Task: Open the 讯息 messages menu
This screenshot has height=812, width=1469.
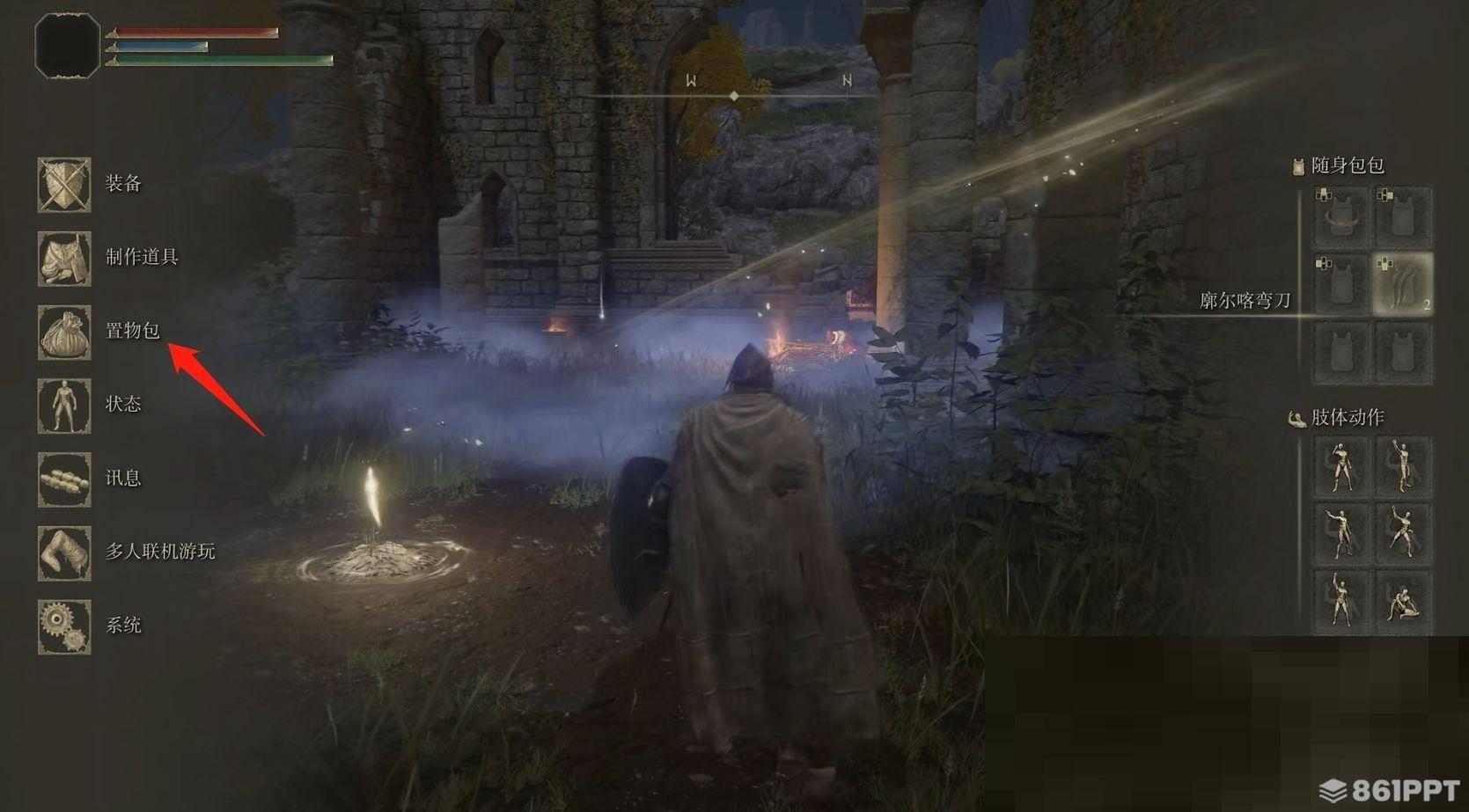Action: [x=64, y=479]
